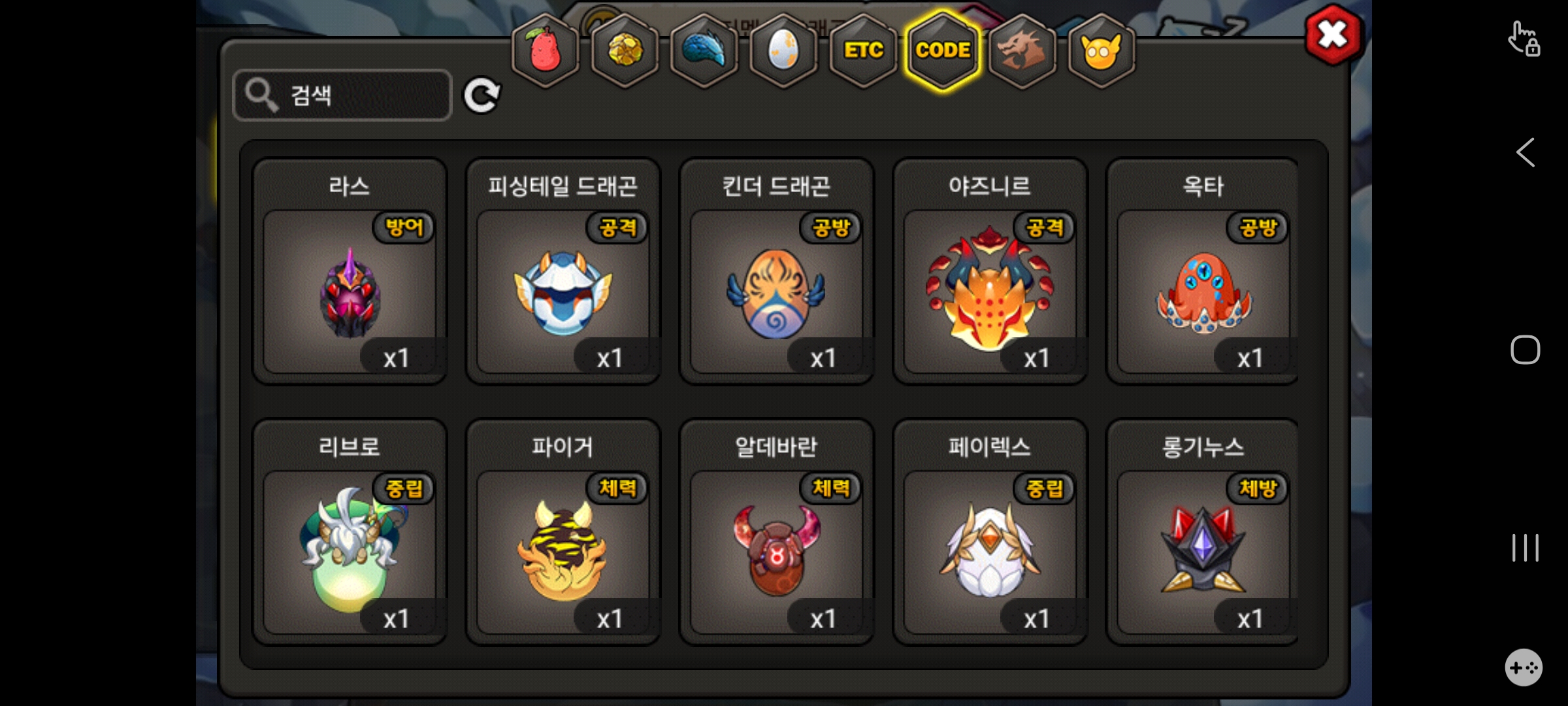Click the 검색 search field
This screenshot has height=706, width=1568.
[342, 95]
